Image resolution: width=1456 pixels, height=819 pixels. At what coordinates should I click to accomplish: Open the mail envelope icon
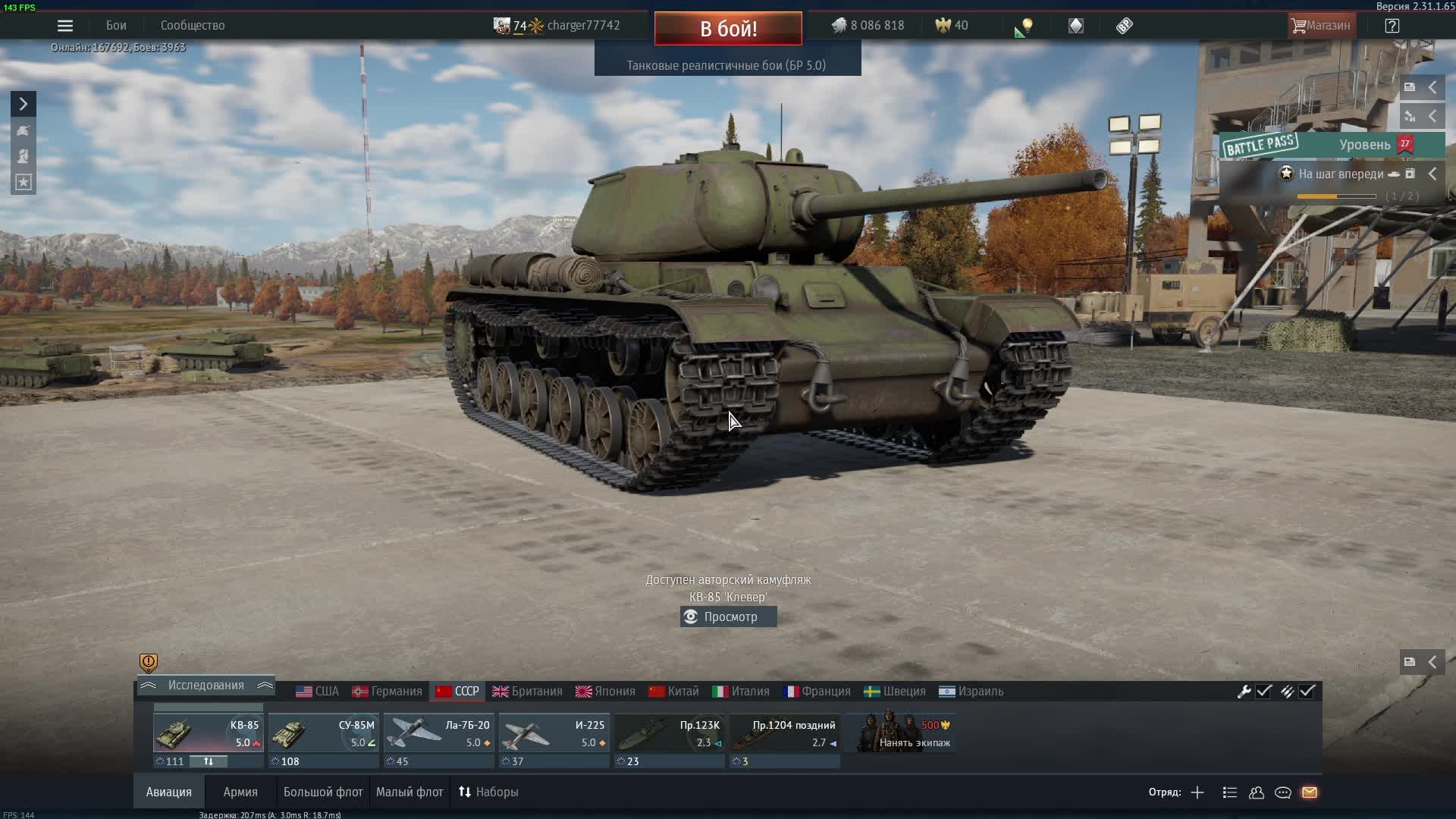pos(1310,792)
